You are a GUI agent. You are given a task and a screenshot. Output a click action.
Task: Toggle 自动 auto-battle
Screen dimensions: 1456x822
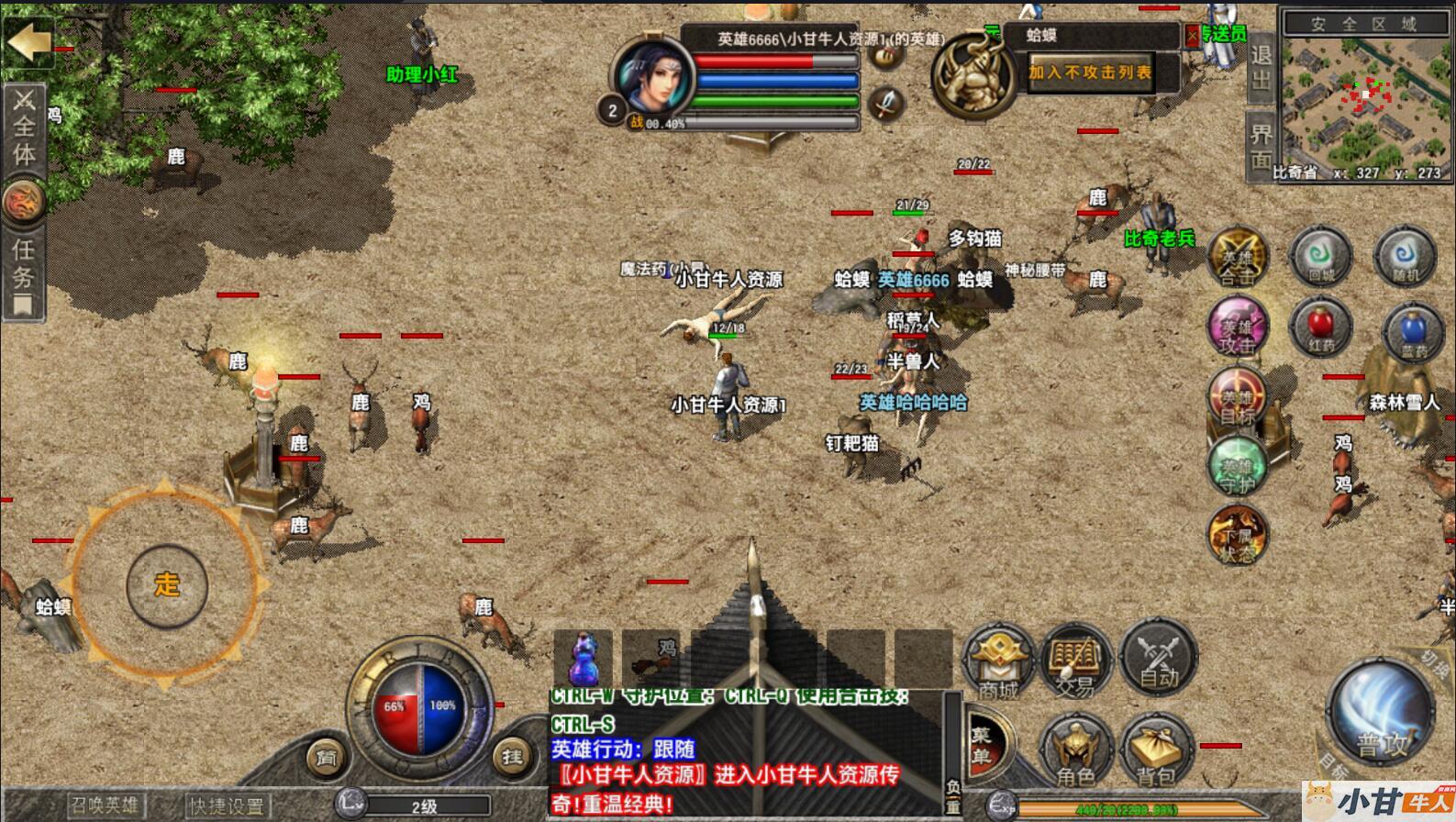pos(1158,657)
